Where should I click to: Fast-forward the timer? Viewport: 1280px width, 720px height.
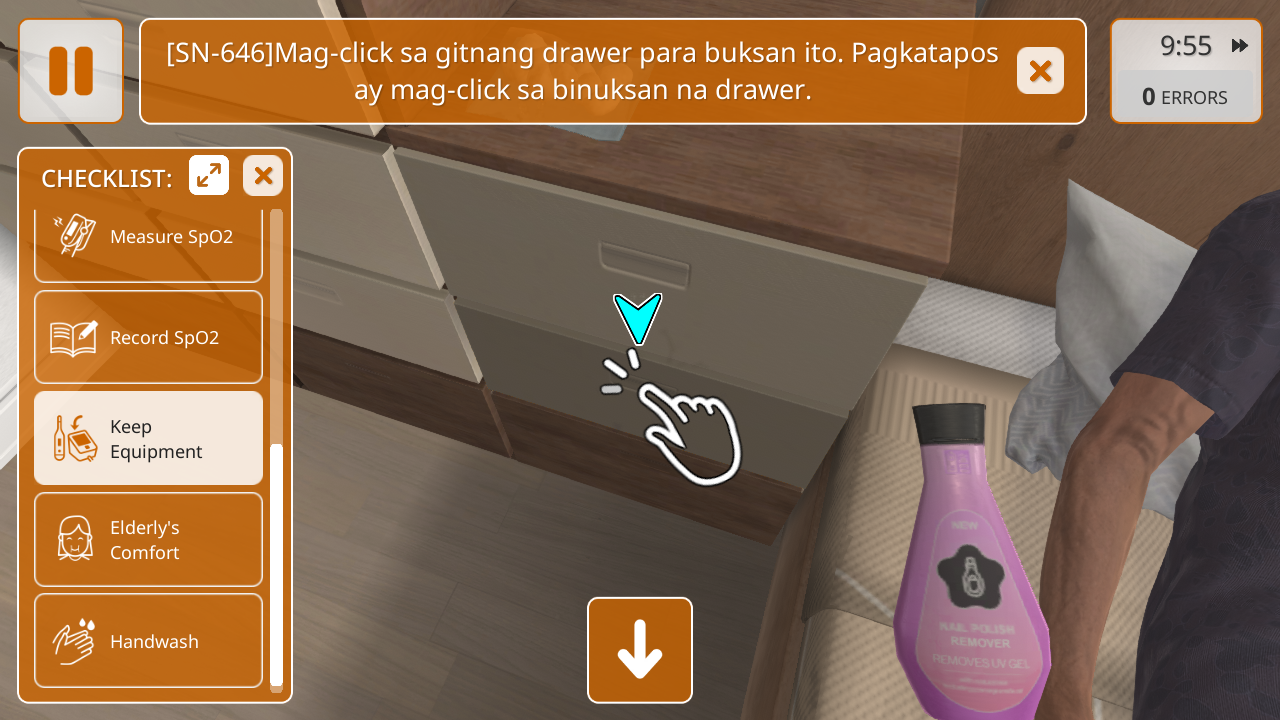1240,46
